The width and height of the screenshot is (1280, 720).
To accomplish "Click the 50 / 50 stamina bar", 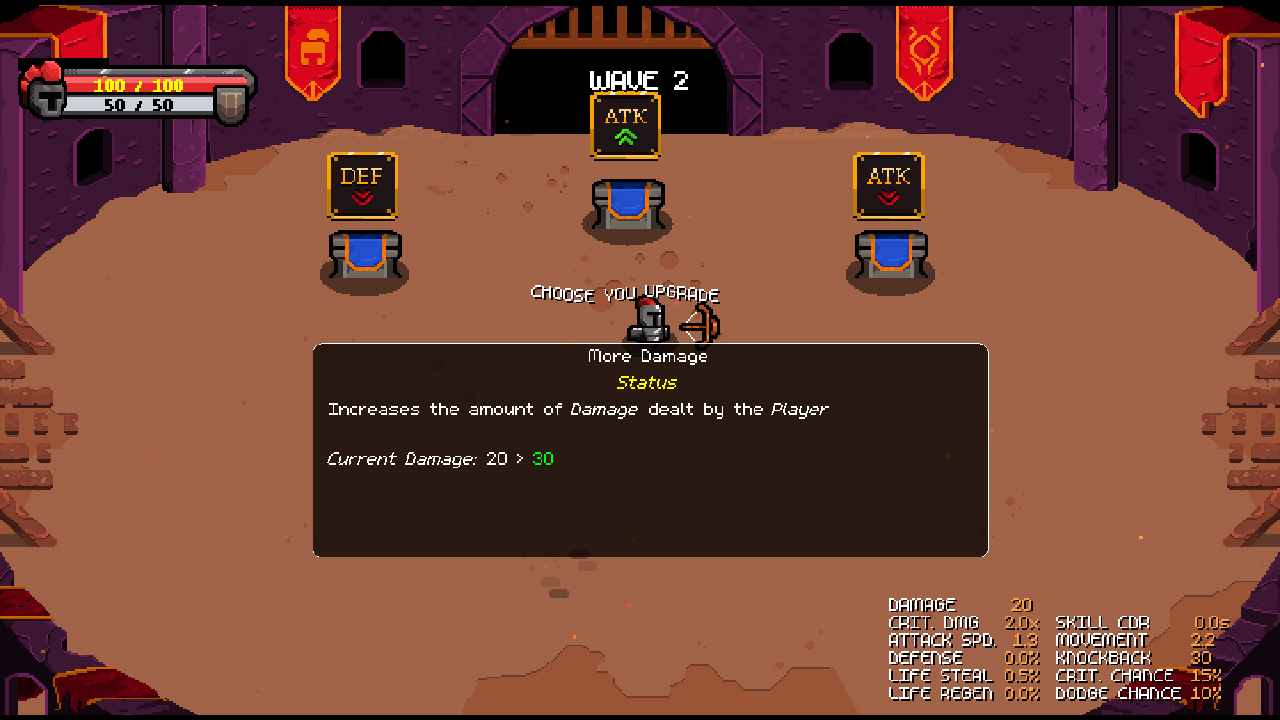I will (140, 102).
